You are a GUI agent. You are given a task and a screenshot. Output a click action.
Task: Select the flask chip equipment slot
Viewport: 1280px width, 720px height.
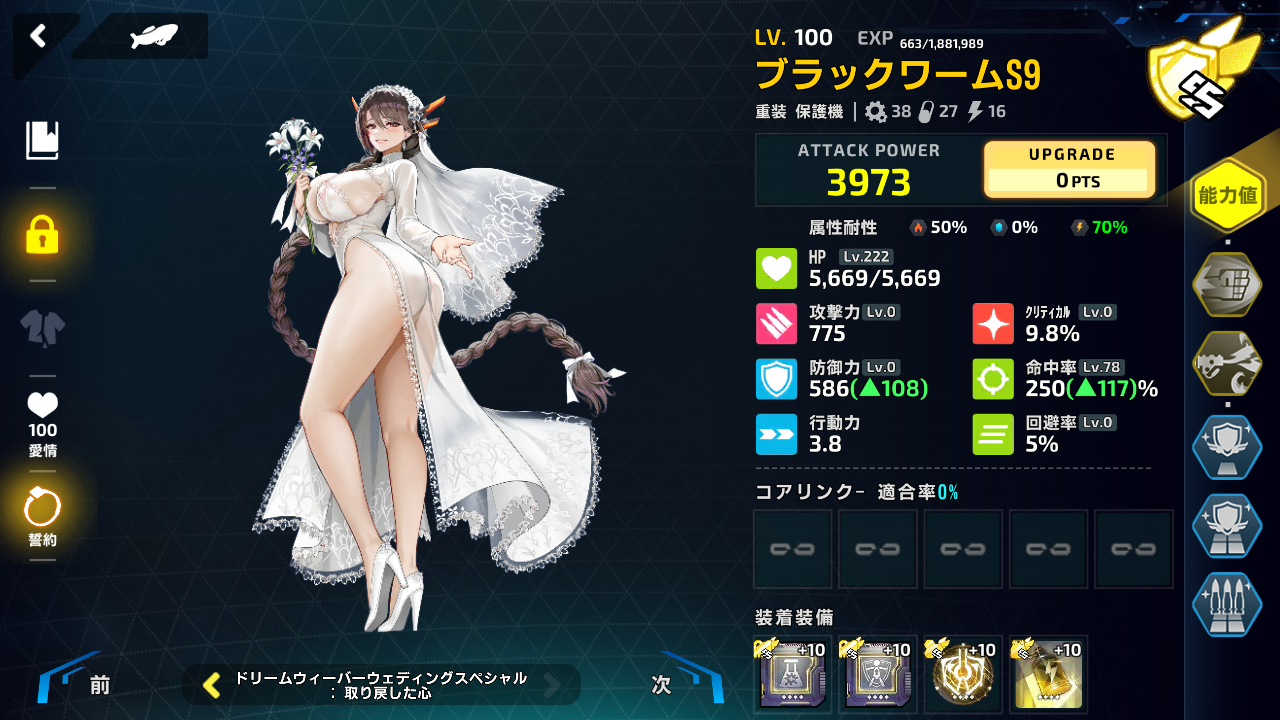point(793,674)
